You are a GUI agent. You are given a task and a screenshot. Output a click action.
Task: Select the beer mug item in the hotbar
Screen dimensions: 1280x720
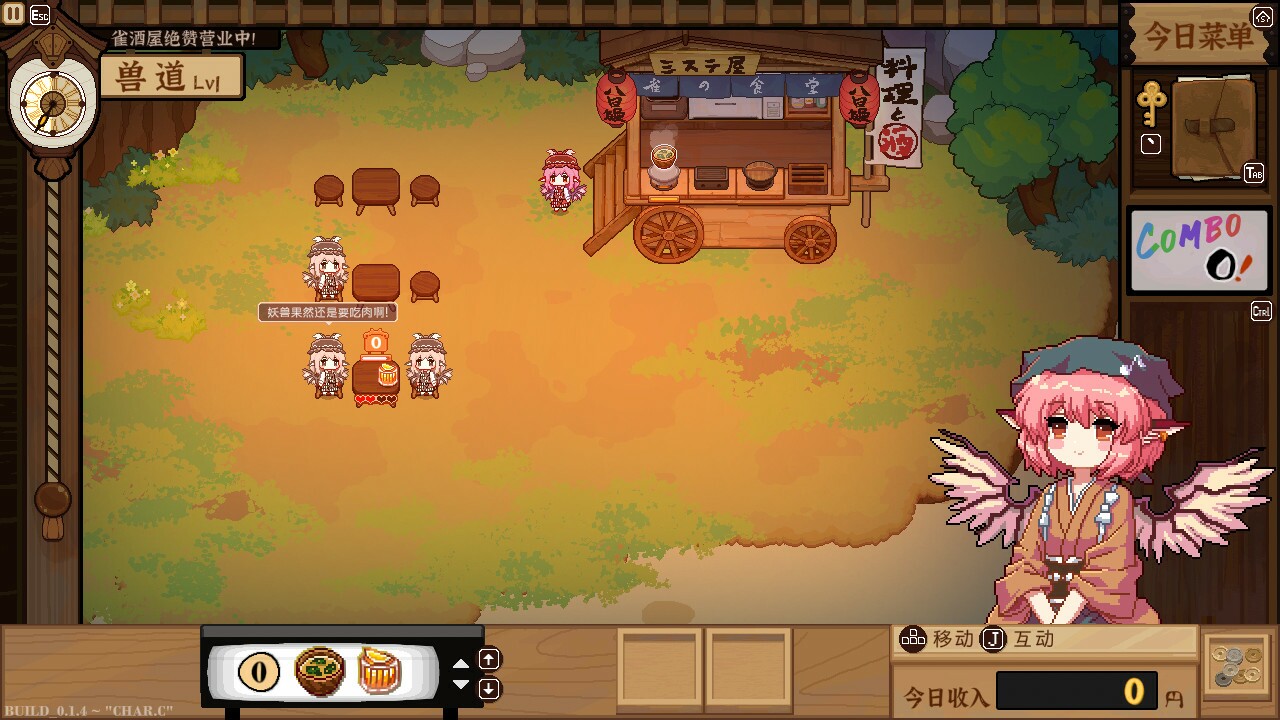coord(378,672)
